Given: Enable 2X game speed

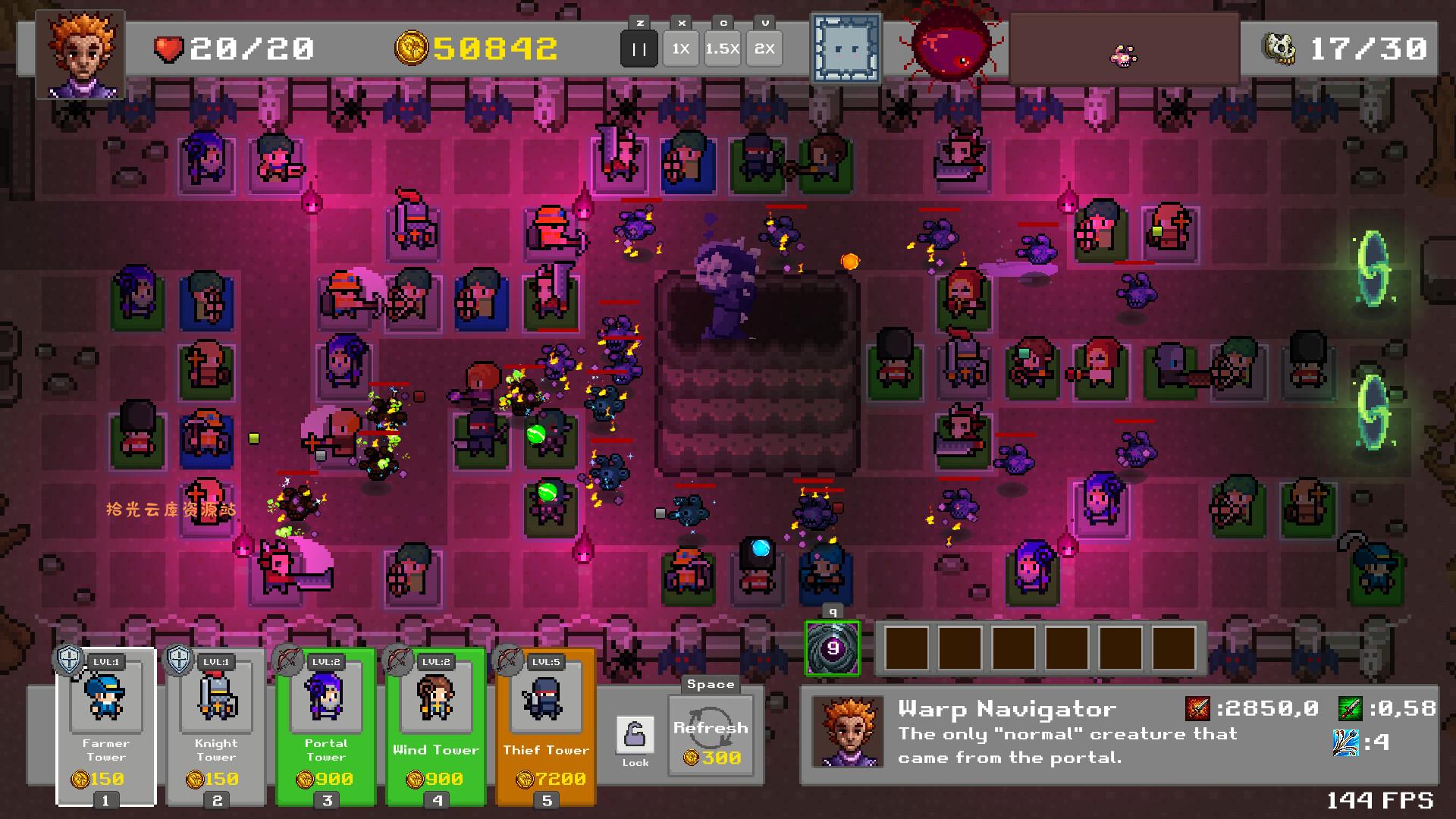Looking at the screenshot, I should click(x=764, y=49).
